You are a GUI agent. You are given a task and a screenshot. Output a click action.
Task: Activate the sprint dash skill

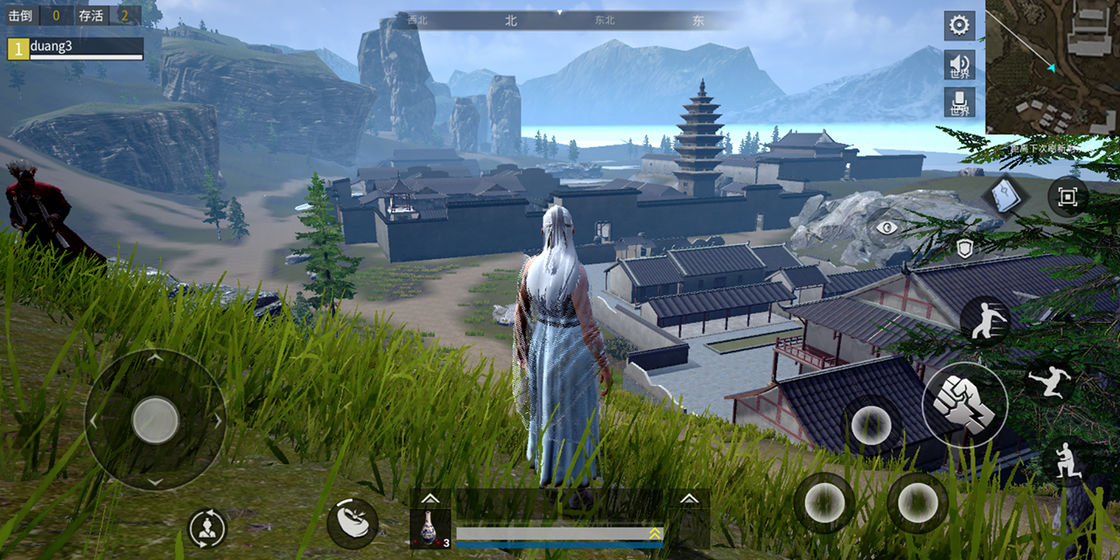click(x=985, y=320)
